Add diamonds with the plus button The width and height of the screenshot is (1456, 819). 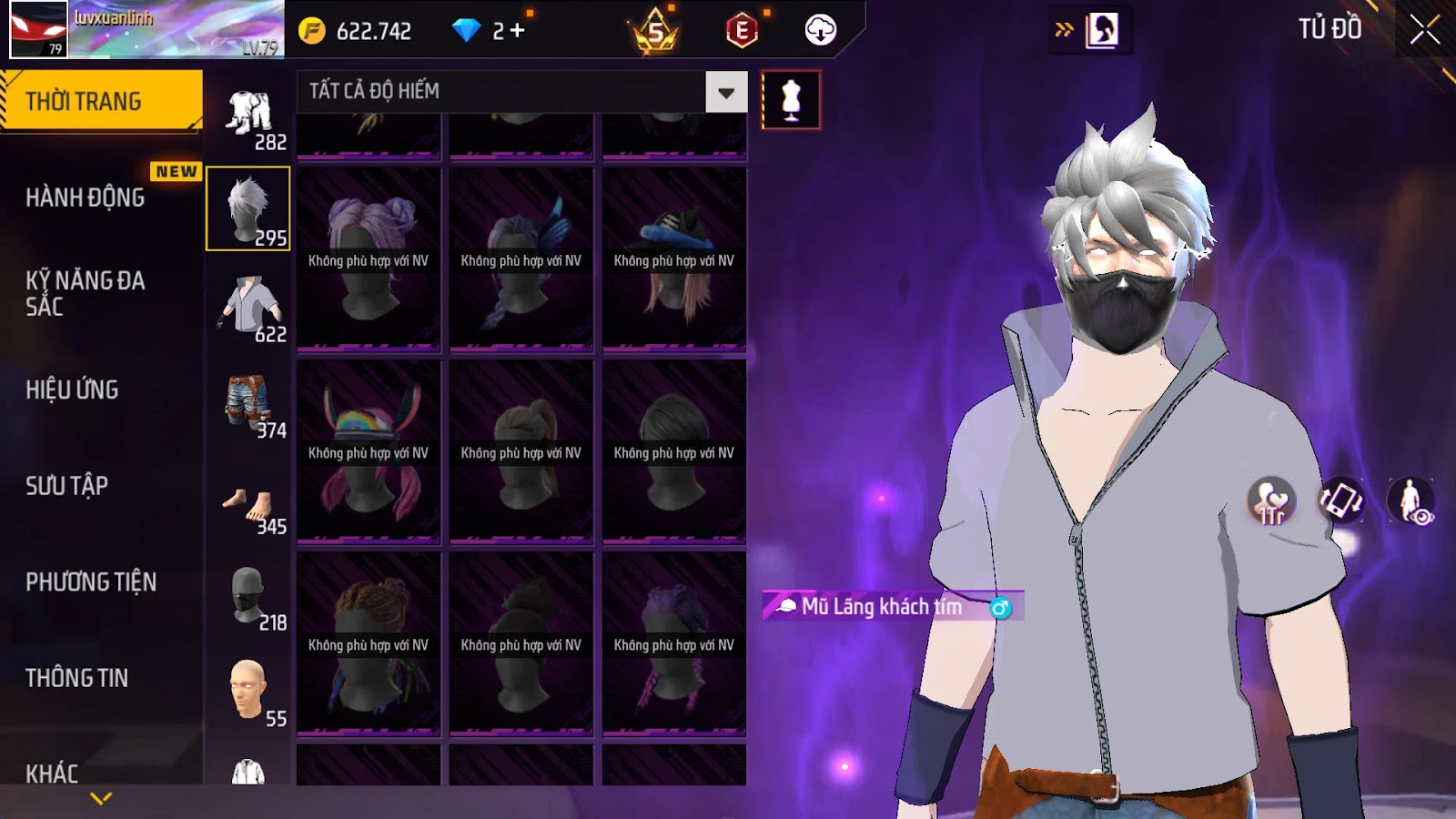(517, 31)
